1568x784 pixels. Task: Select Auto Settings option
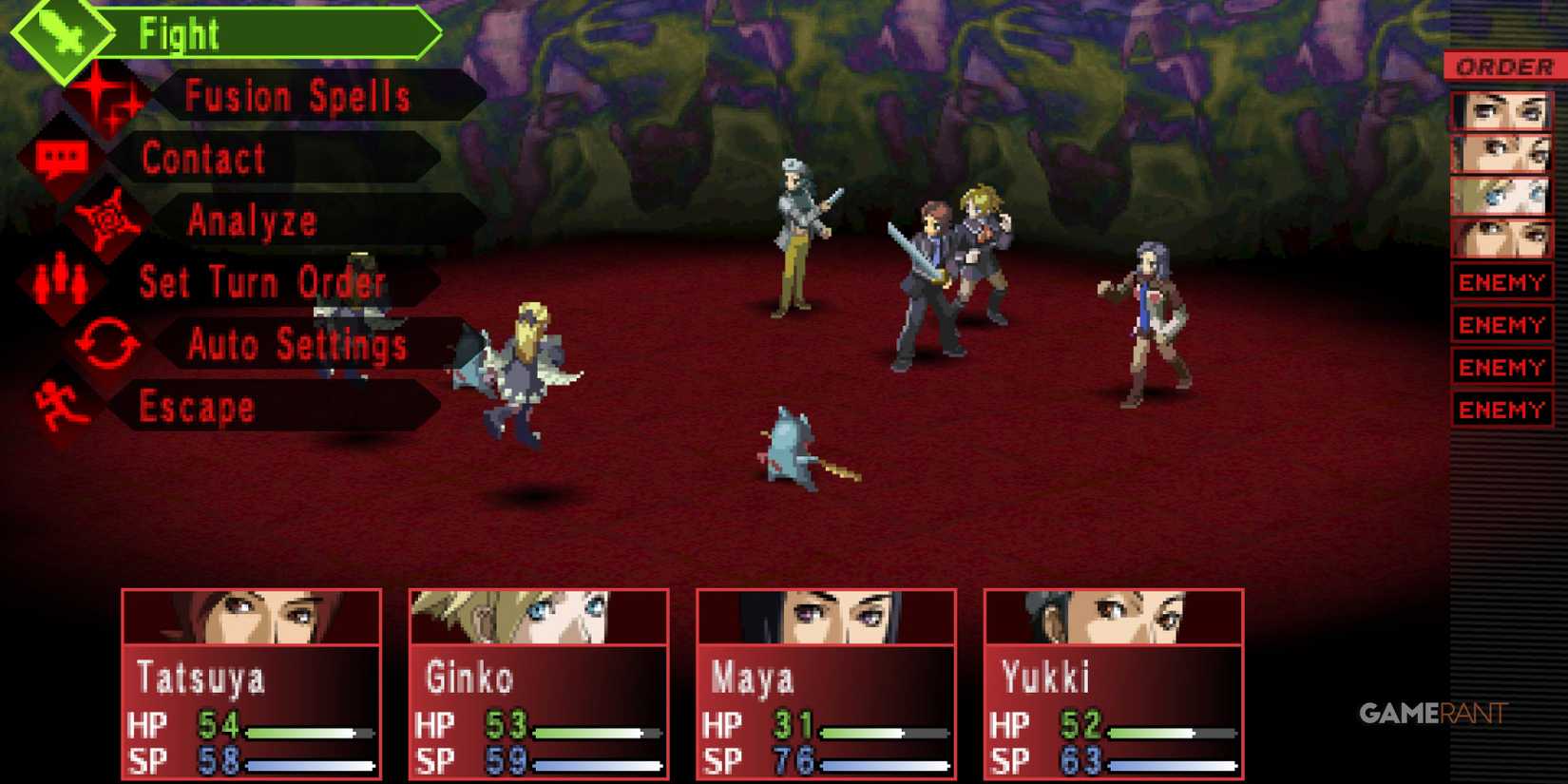pyautogui.click(x=295, y=344)
